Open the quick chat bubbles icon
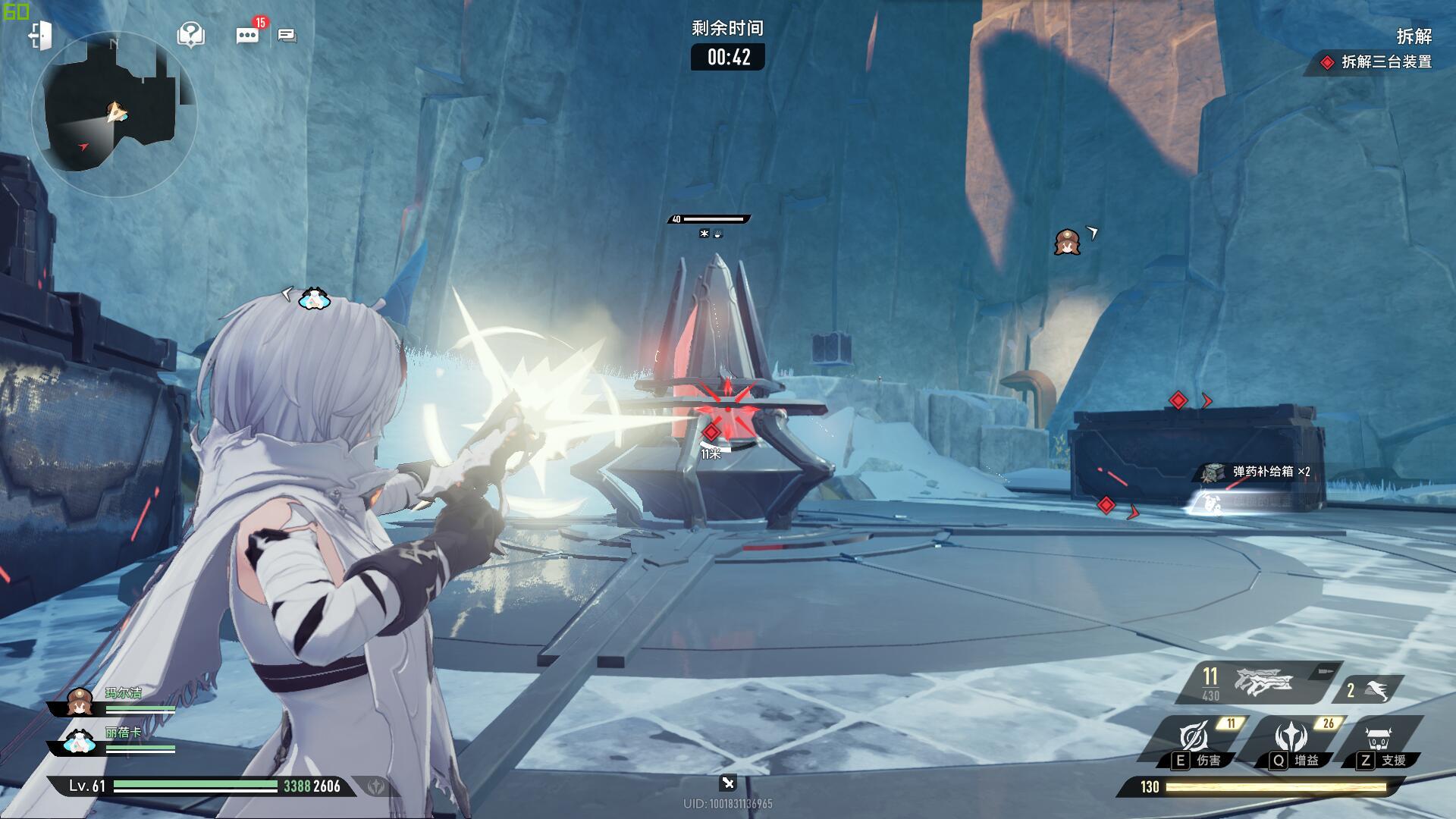Screen dimensions: 1456x819 click(287, 35)
